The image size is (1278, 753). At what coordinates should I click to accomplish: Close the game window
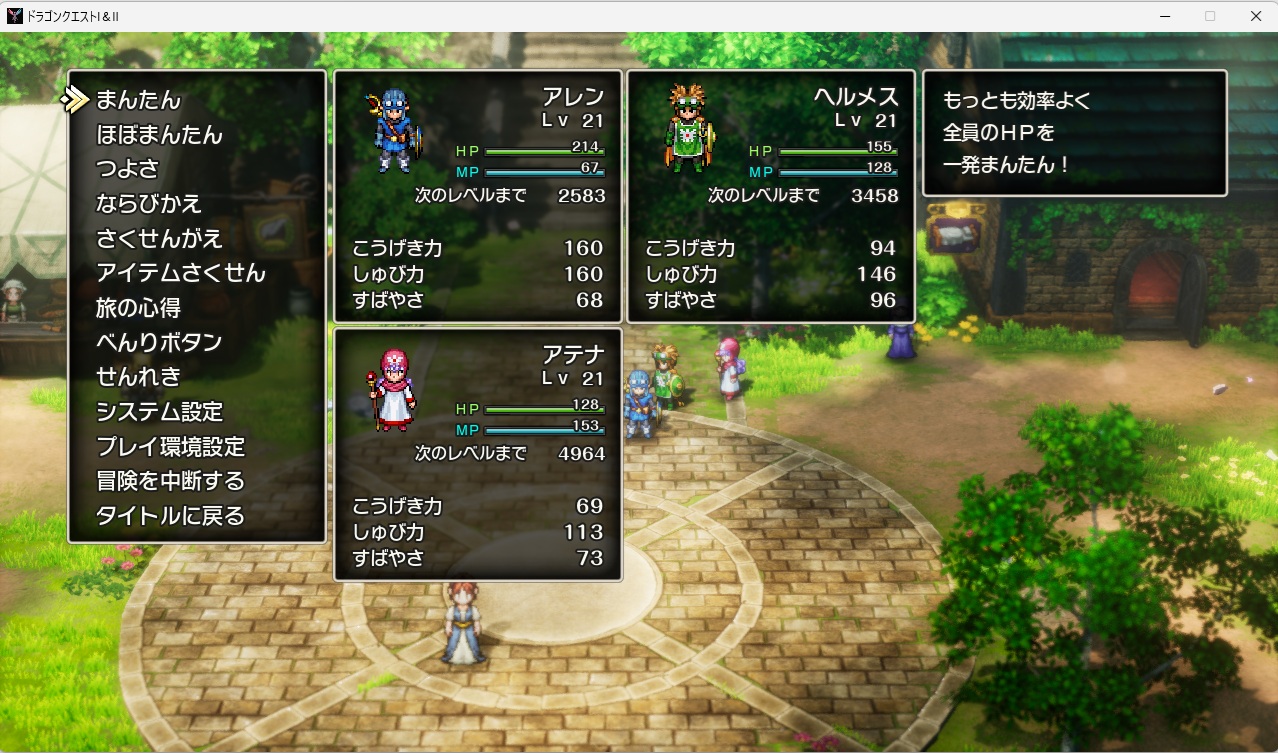1255,16
